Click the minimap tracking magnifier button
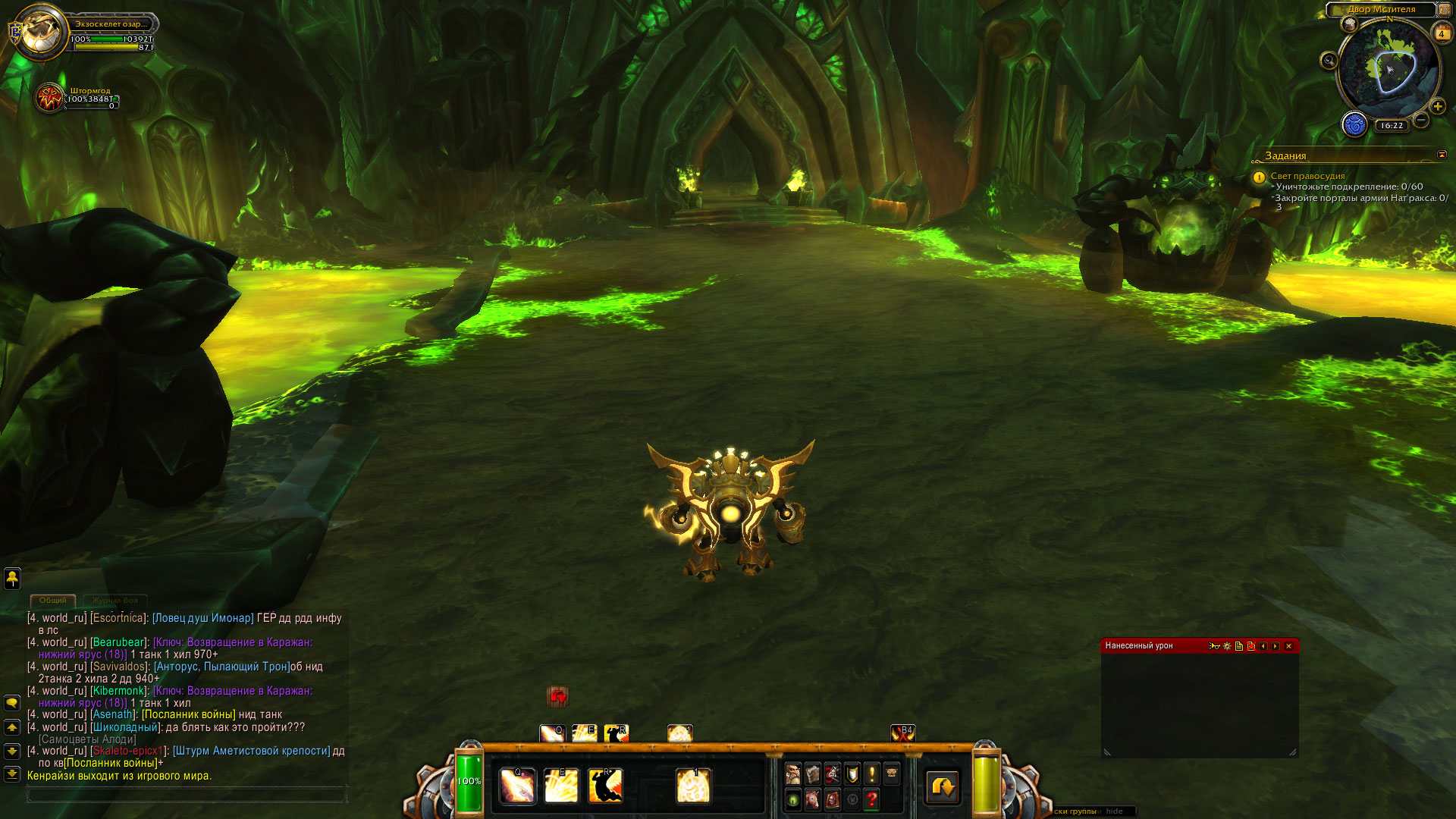Viewport: 1456px width, 819px height. (x=1329, y=61)
